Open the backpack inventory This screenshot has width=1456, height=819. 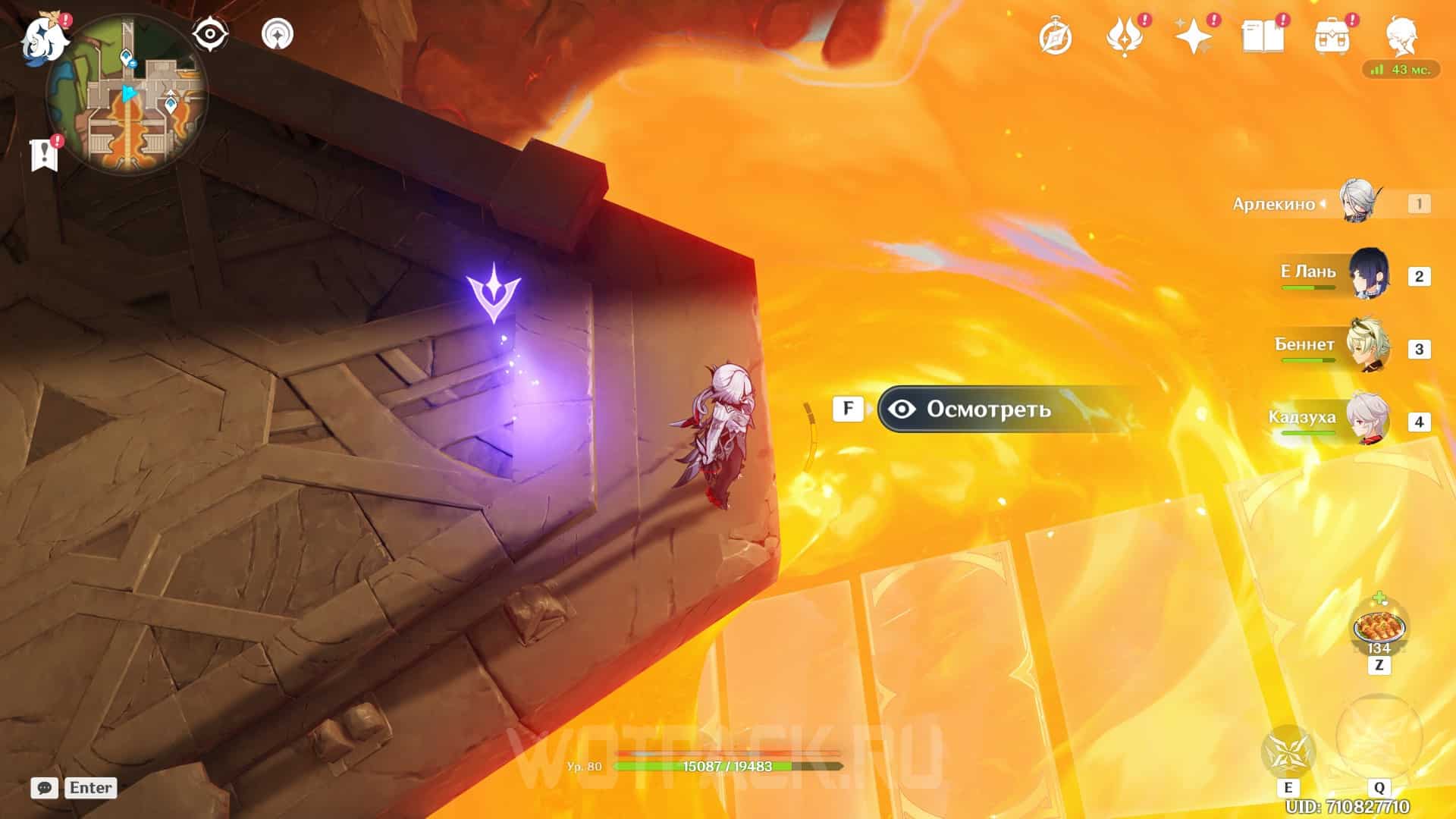click(x=1332, y=36)
